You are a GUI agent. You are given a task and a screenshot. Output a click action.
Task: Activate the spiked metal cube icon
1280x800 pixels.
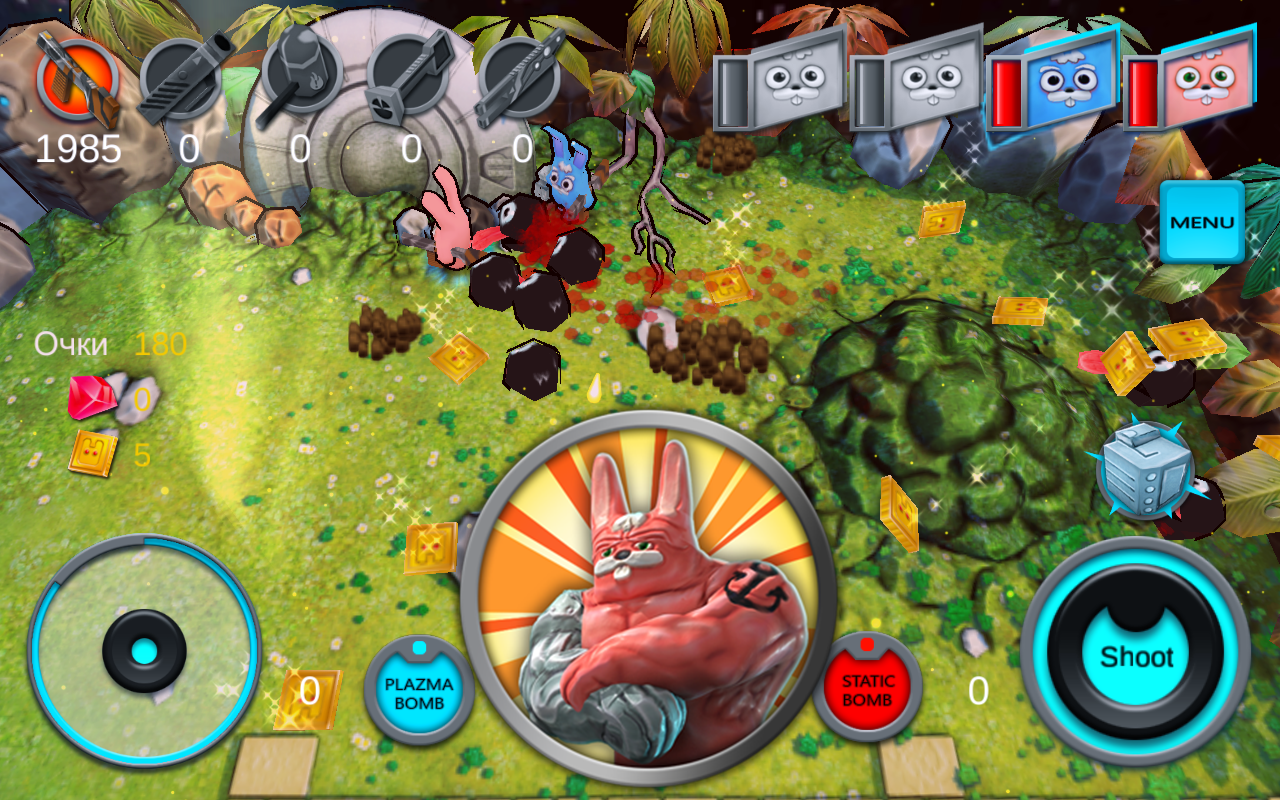click(1145, 470)
